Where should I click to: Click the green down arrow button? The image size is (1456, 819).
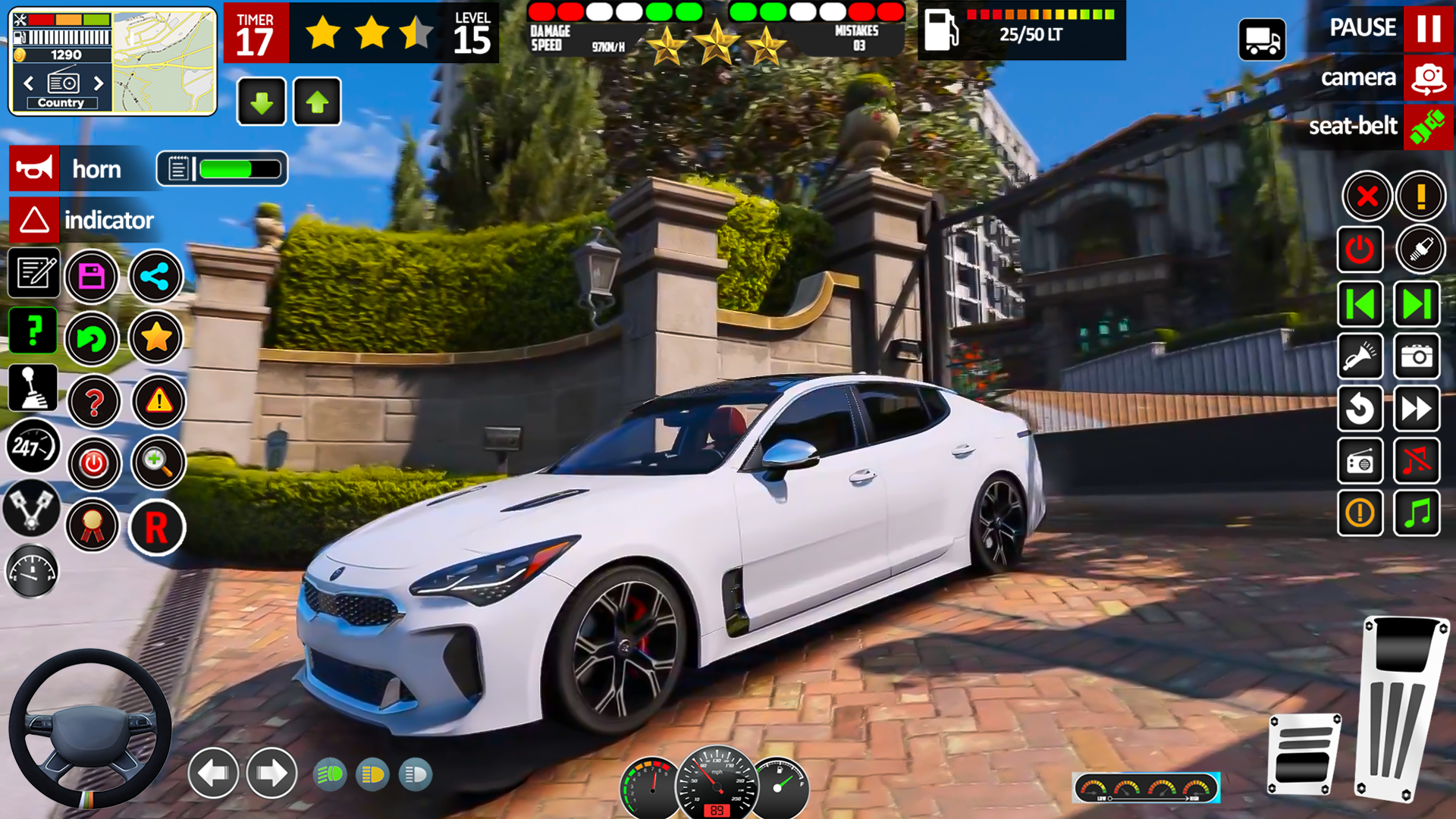click(x=261, y=102)
